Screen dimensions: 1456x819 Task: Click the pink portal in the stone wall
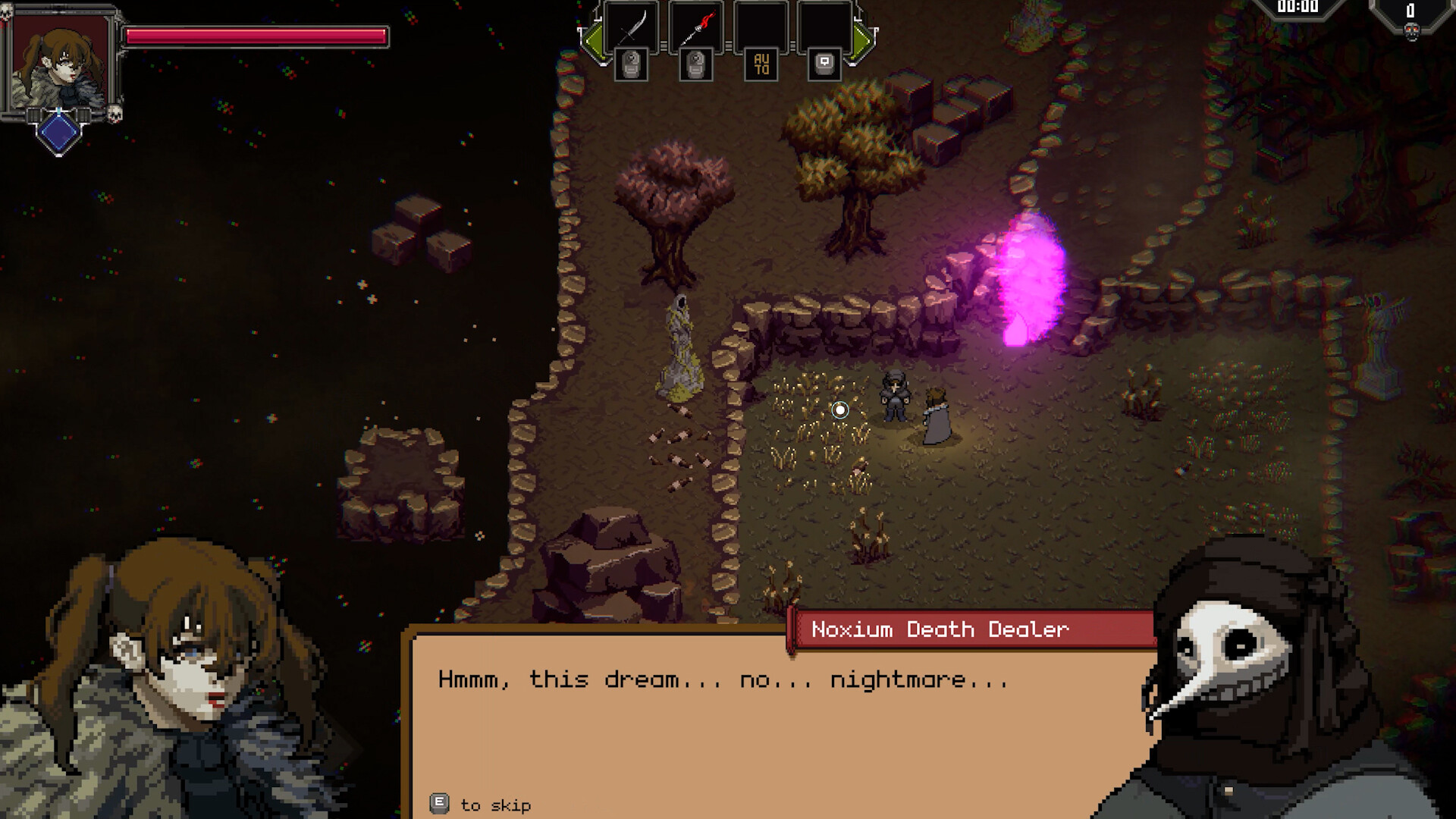click(1031, 281)
